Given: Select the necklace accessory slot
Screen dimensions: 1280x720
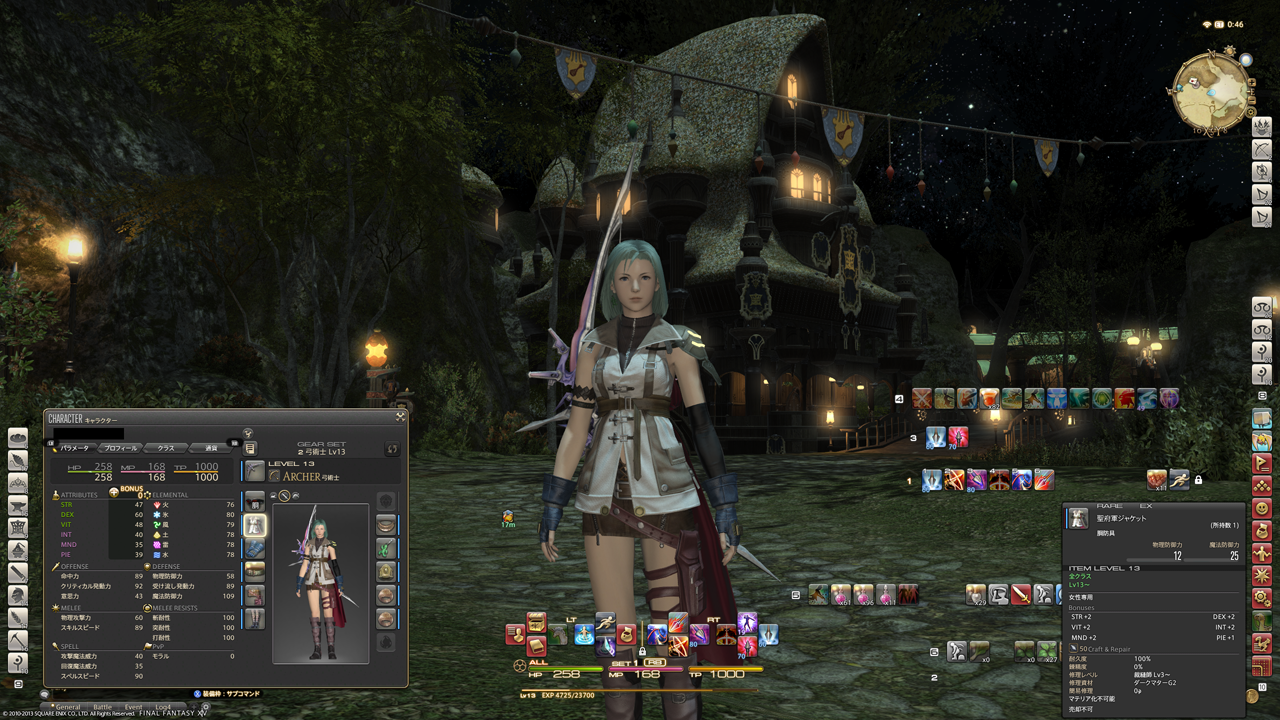Looking at the screenshot, I should pyautogui.click(x=386, y=572).
